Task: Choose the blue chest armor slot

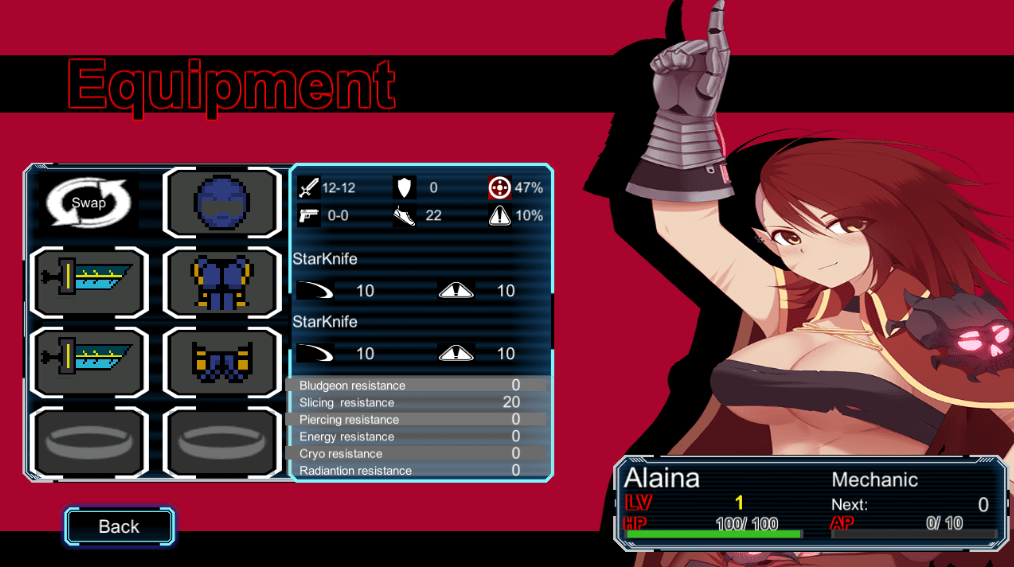Action: [x=222, y=282]
